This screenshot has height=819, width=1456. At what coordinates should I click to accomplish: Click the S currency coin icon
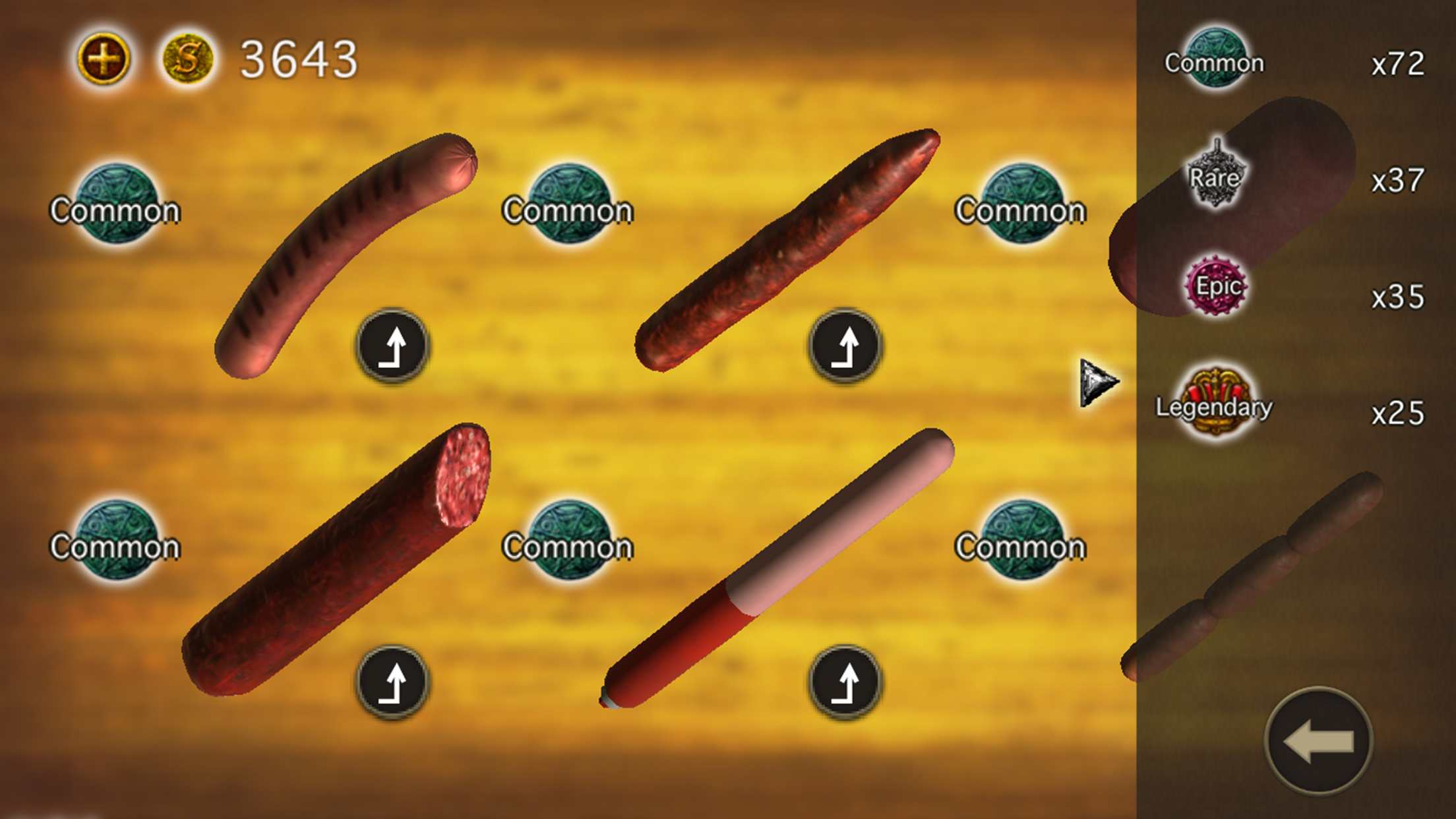[x=188, y=58]
